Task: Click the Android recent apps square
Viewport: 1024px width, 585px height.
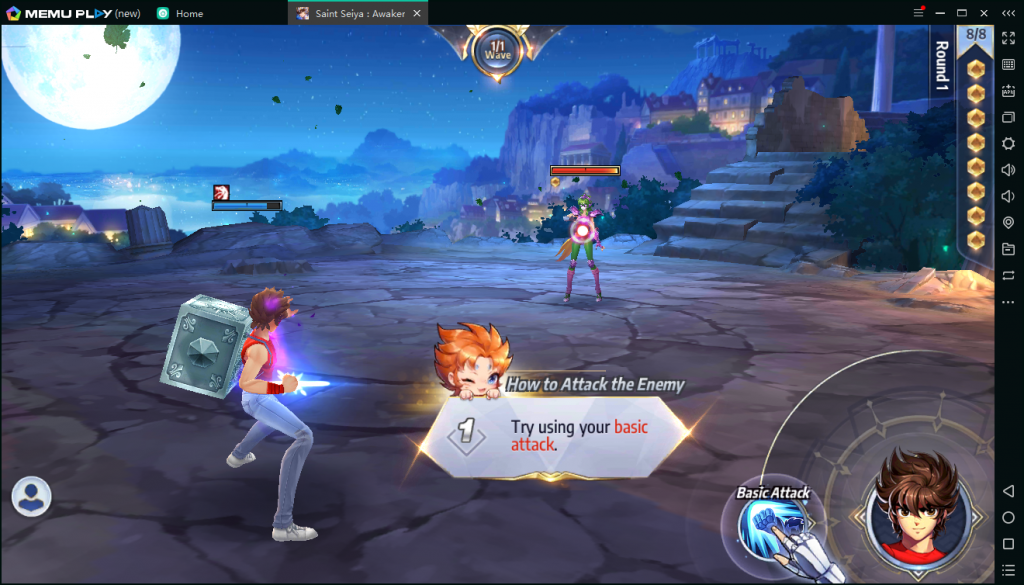Action: pos(1008,544)
